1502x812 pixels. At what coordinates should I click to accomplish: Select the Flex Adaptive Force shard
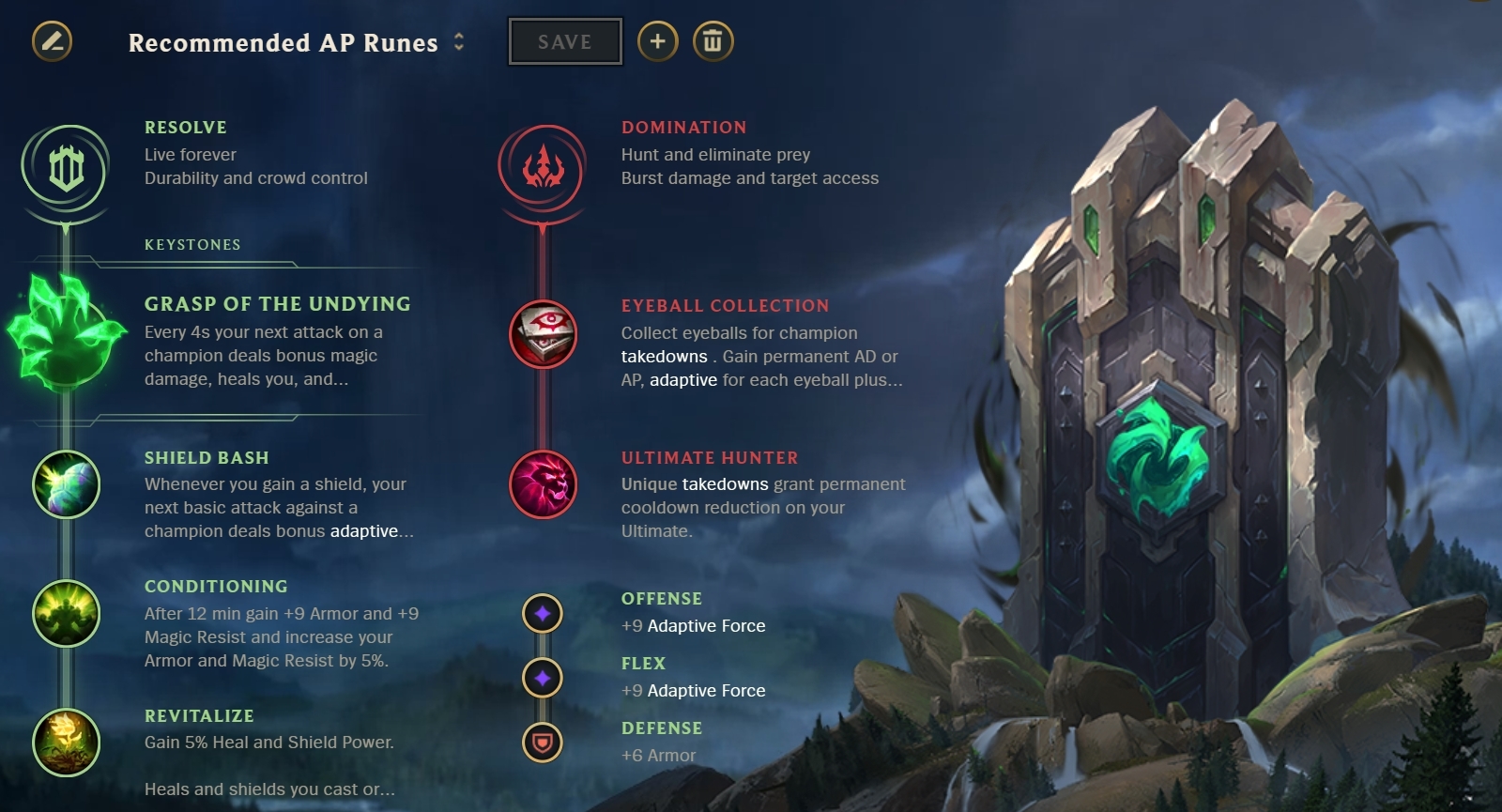tap(543, 676)
